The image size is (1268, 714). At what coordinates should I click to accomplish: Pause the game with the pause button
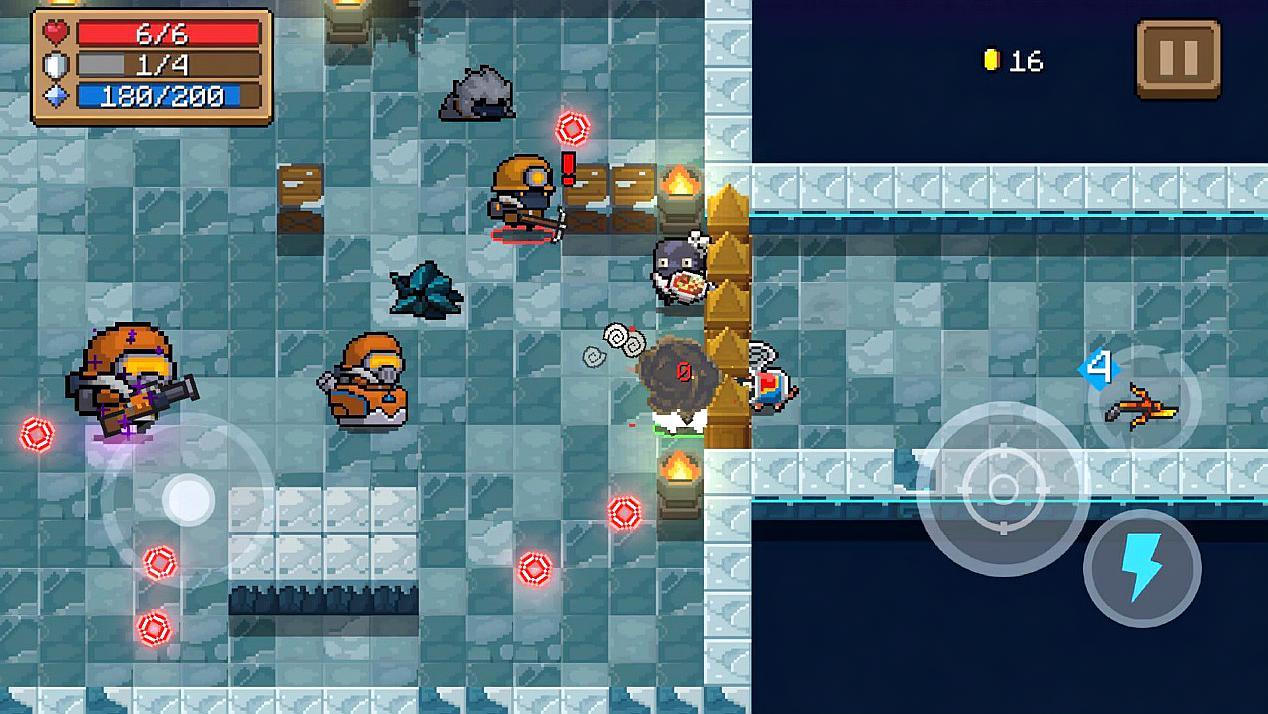(x=1178, y=59)
